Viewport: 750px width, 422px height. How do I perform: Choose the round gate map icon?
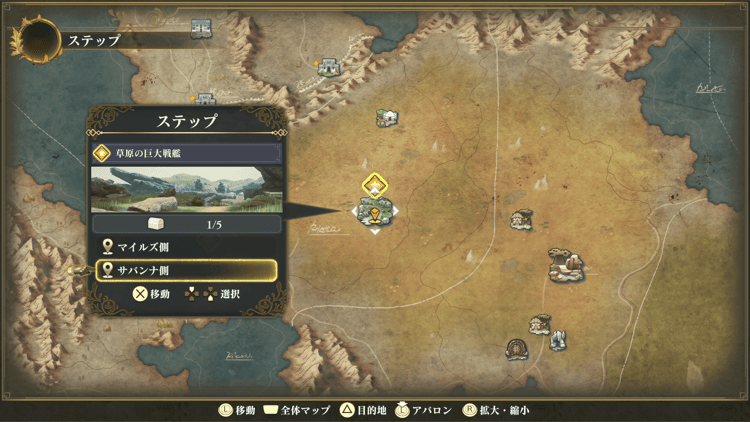[x=517, y=349]
